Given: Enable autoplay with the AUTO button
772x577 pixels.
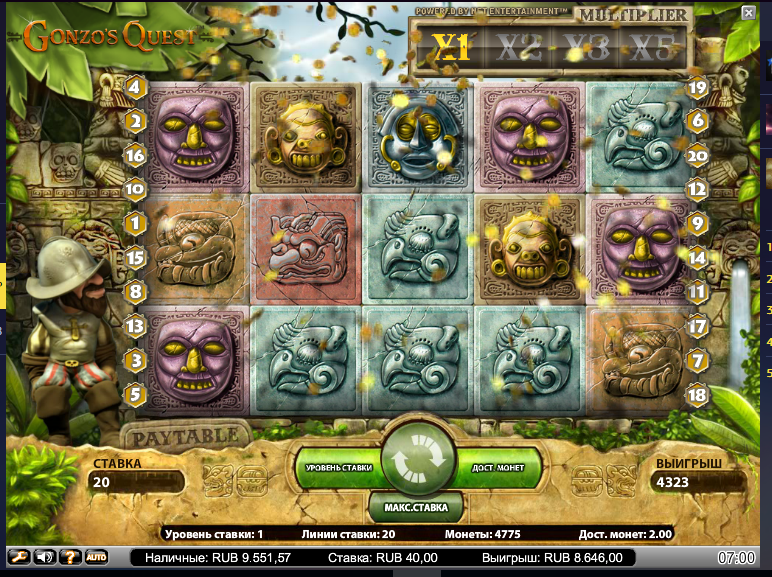Looking at the screenshot, I should pyautogui.click(x=96, y=557).
